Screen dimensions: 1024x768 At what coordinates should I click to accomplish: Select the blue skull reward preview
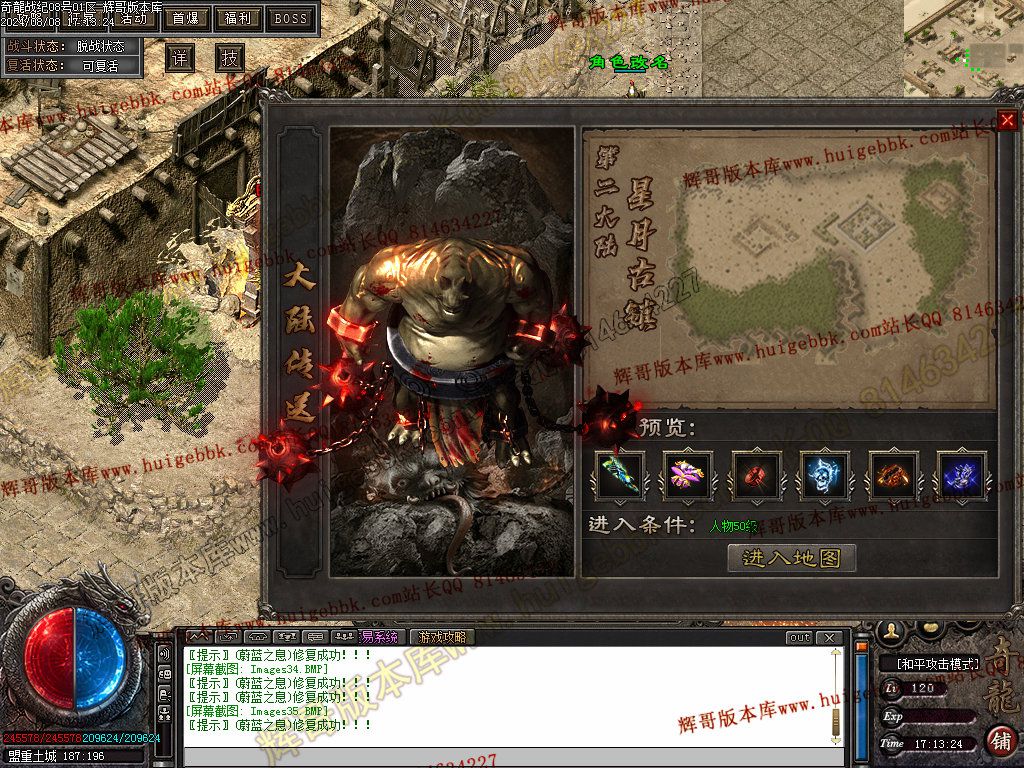coord(825,475)
